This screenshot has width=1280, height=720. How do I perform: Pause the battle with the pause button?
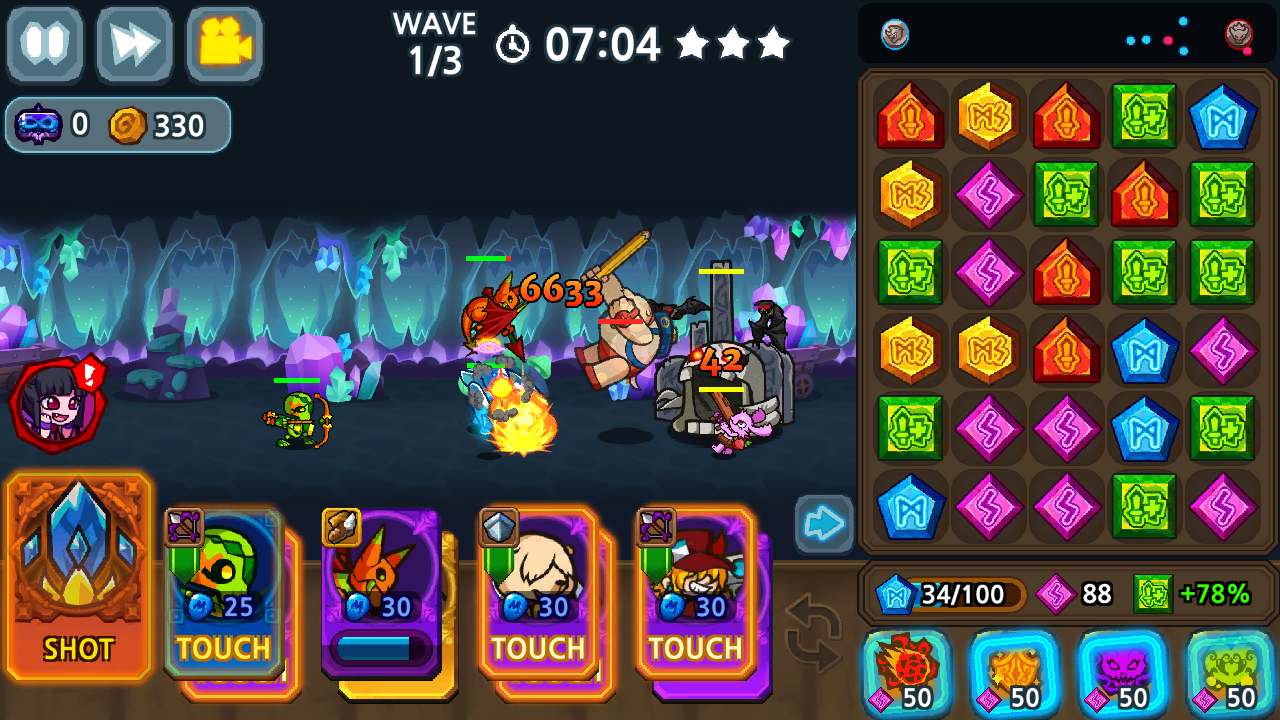(44, 43)
